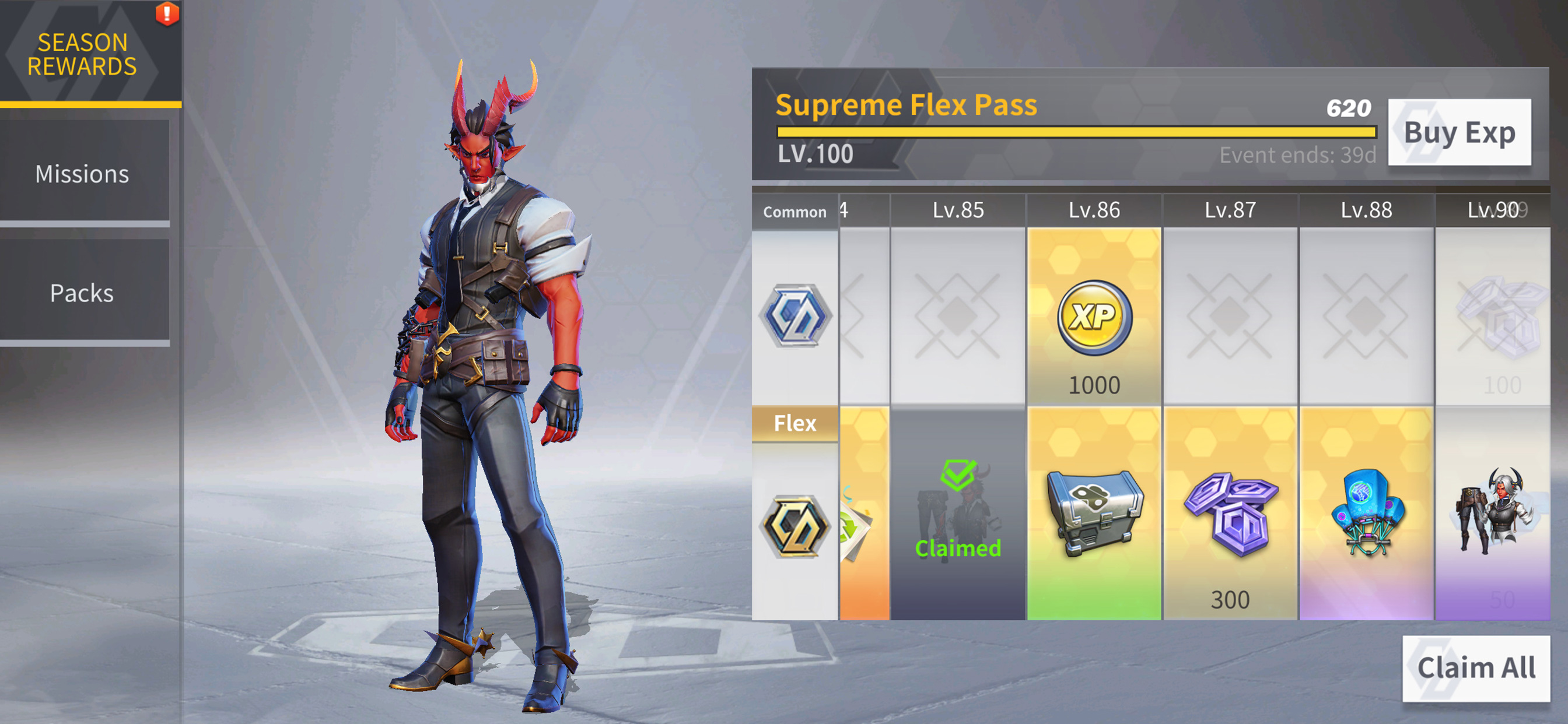
Task: Select the Lv.88 blue parachute reward
Action: (1366, 514)
